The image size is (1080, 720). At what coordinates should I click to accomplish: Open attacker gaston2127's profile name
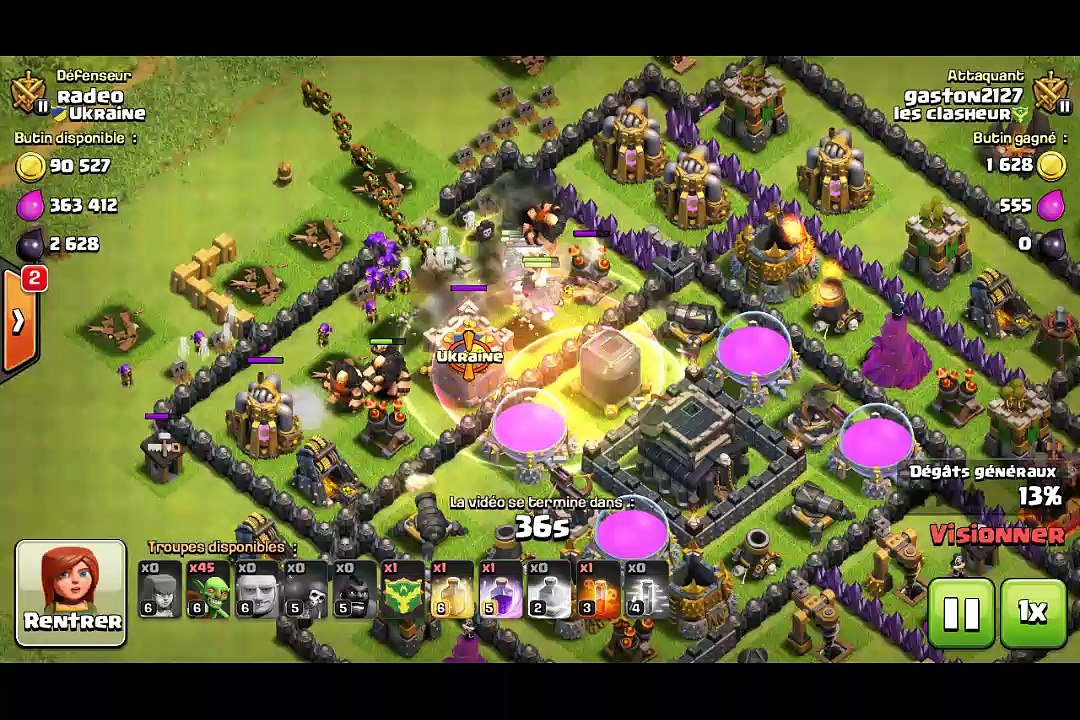pyautogui.click(x=963, y=96)
